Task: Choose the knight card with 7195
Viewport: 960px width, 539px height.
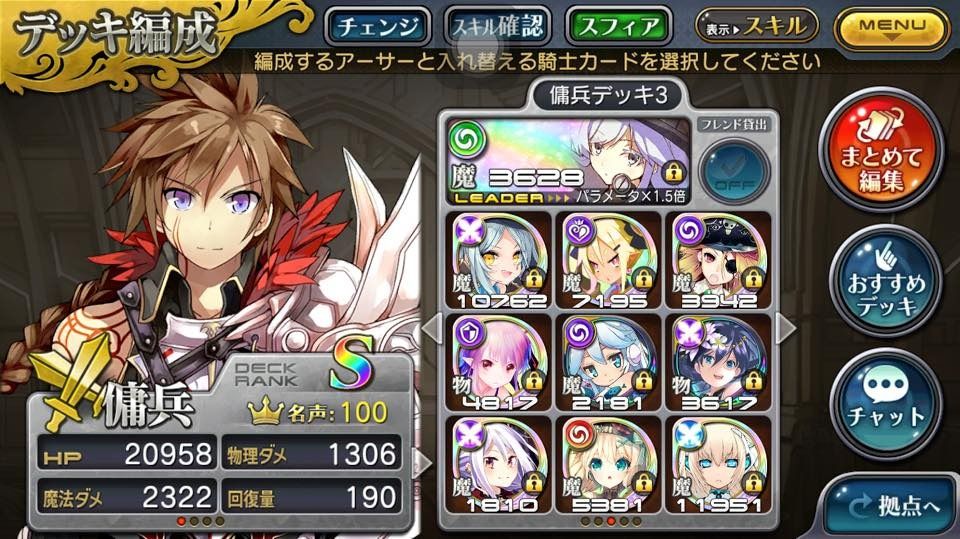Action: coord(609,260)
